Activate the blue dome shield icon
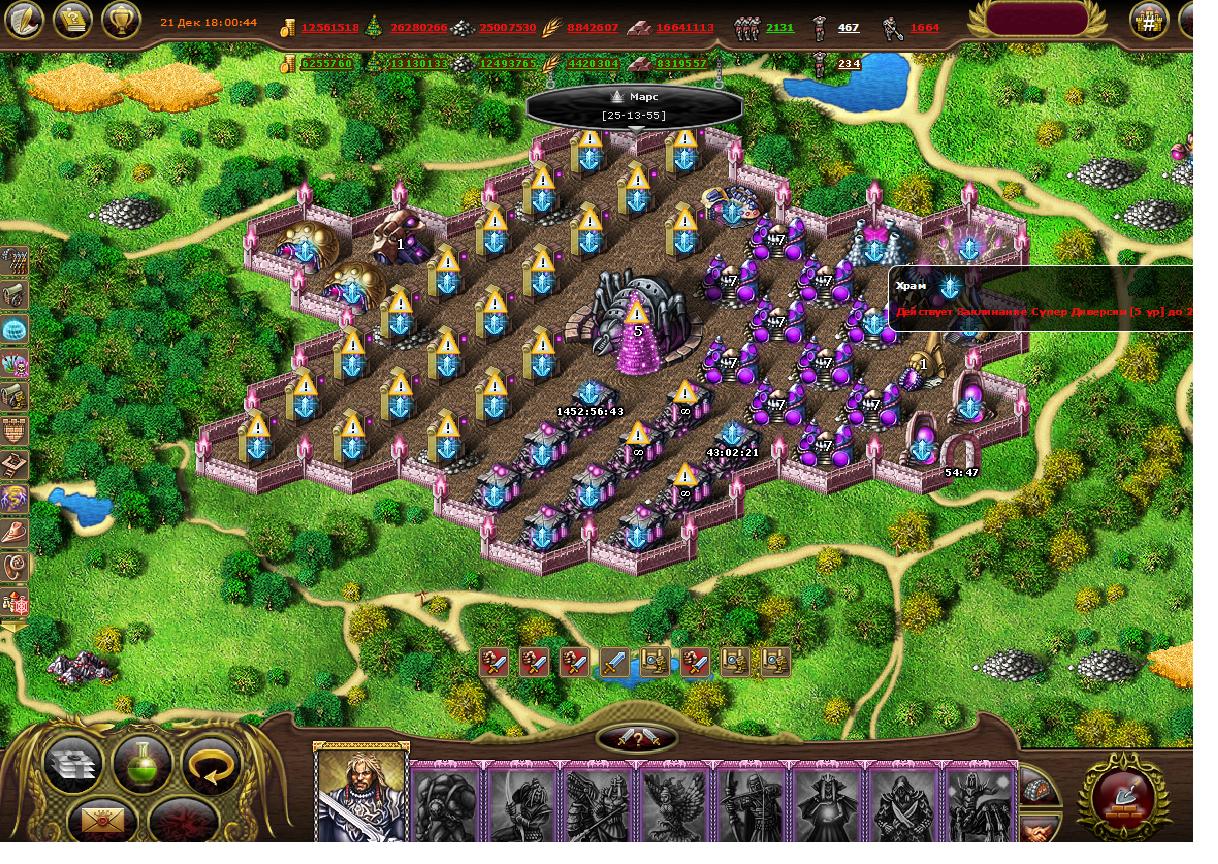This screenshot has width=1218, height=864. 15,329
